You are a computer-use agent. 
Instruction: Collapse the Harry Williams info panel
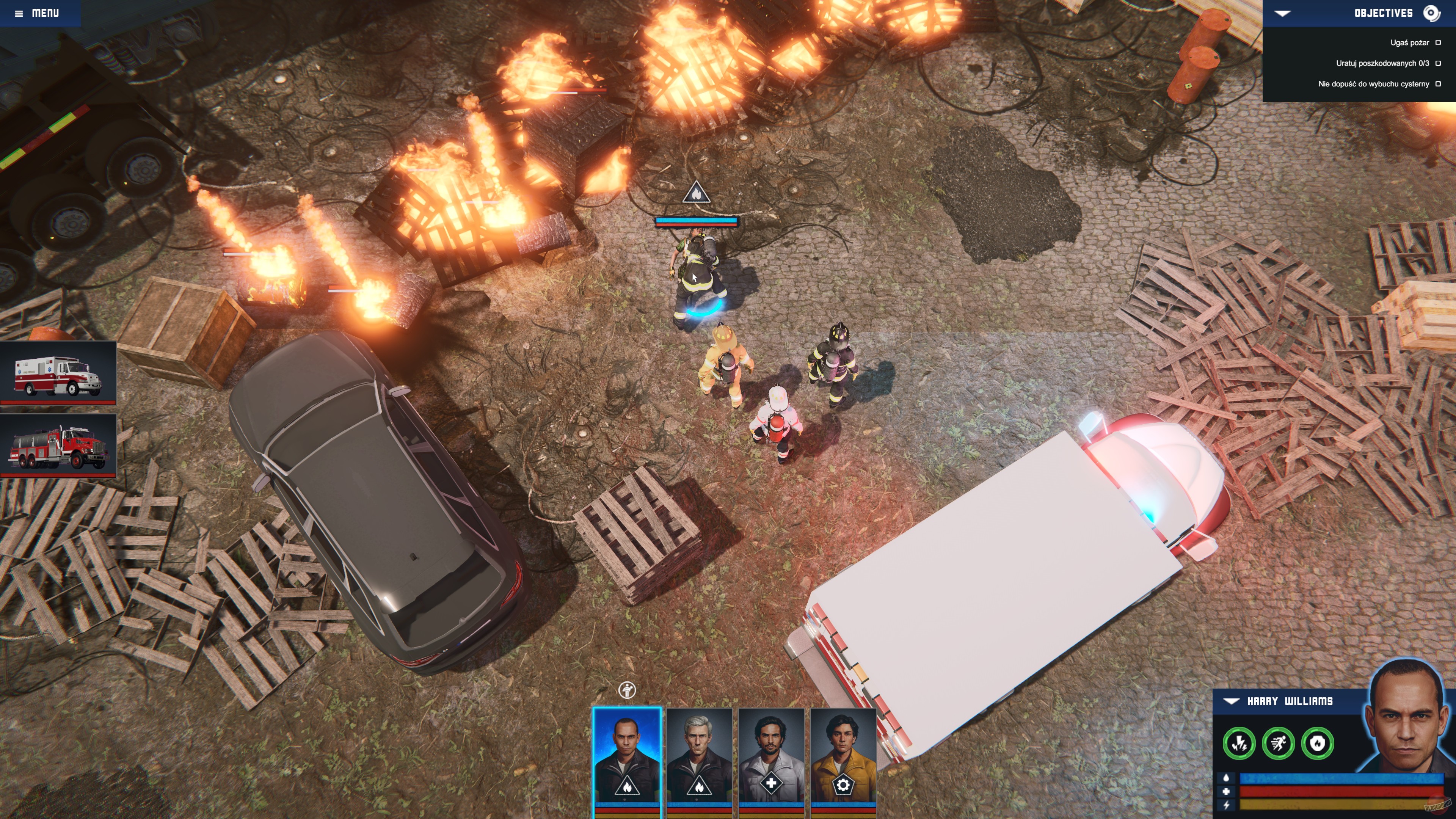(1231, 701)
